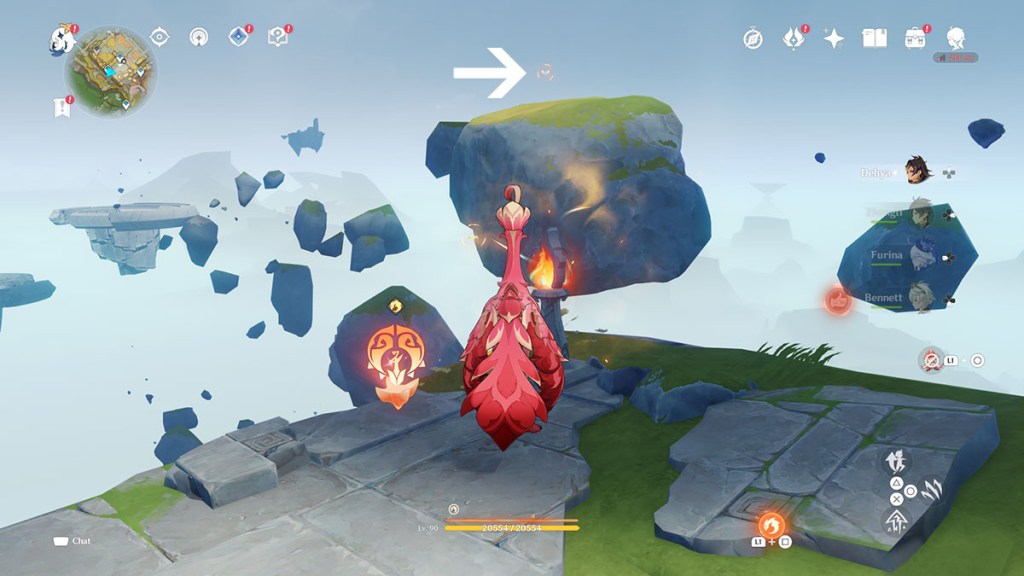Click the signal beacon icon in top bar
The image size is (1024, 576).
click(x=198, y=38)
